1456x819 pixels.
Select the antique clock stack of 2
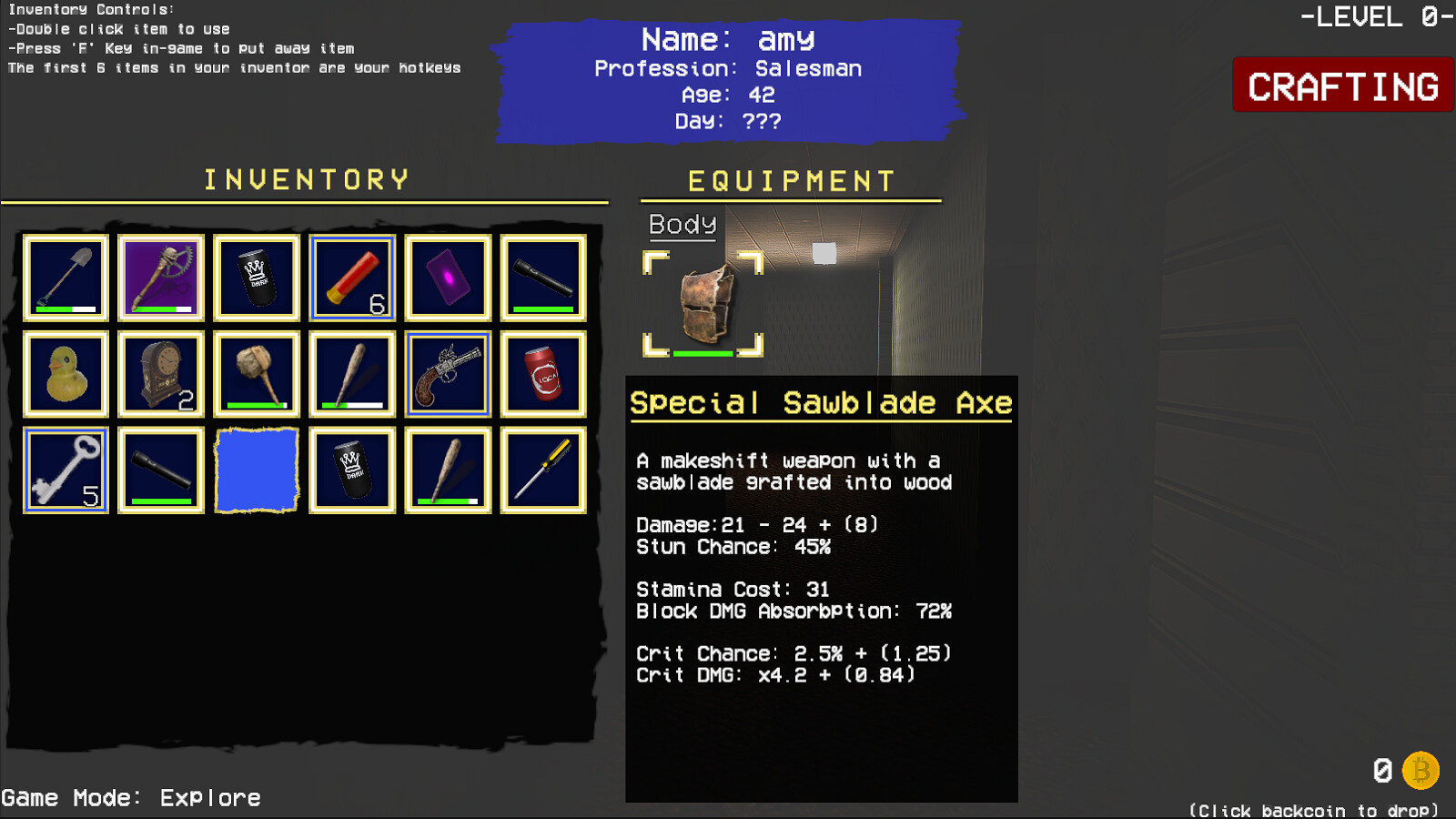coord(161,374)
